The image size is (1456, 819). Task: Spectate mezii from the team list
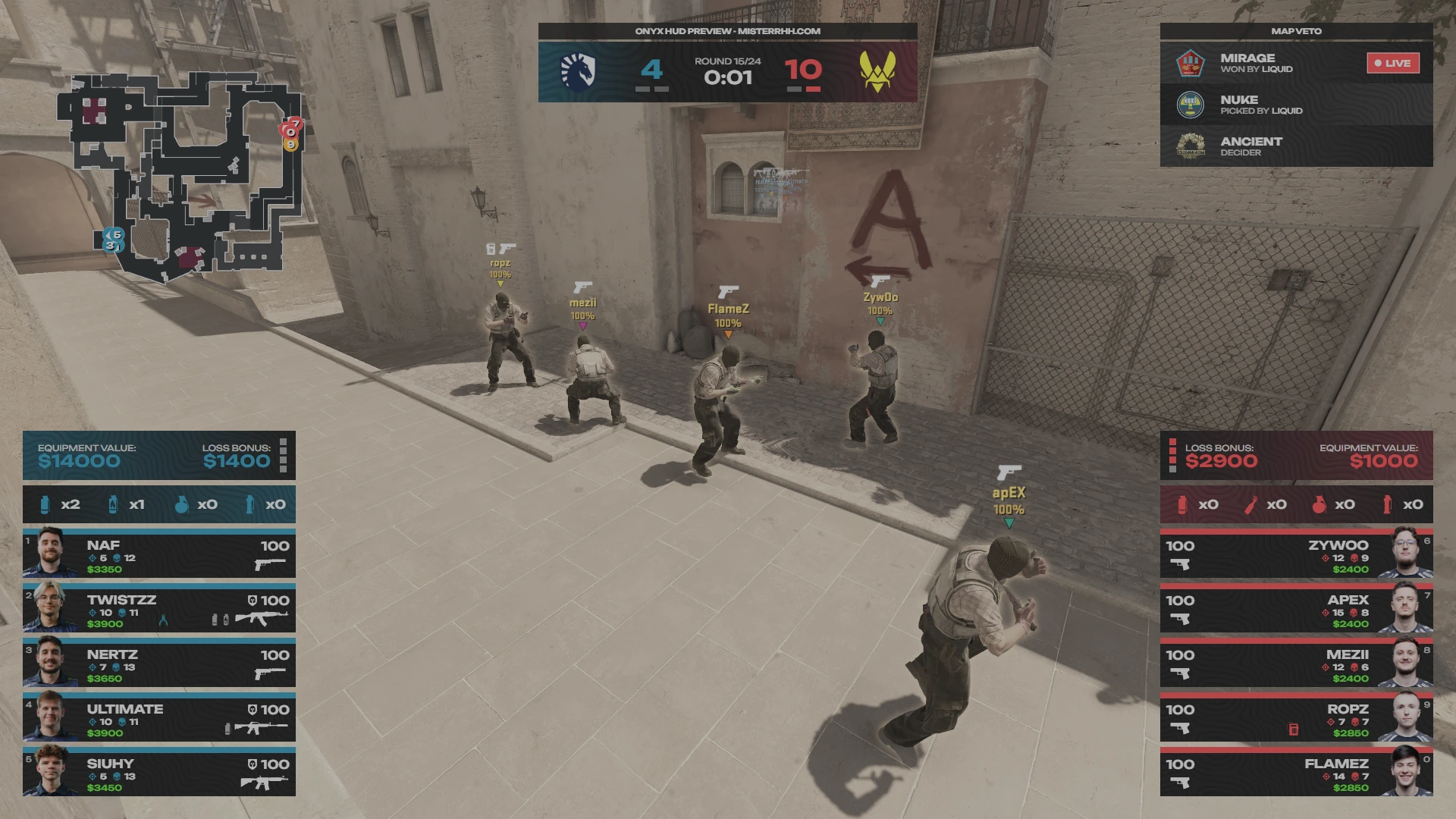[x=1297, y=664]
